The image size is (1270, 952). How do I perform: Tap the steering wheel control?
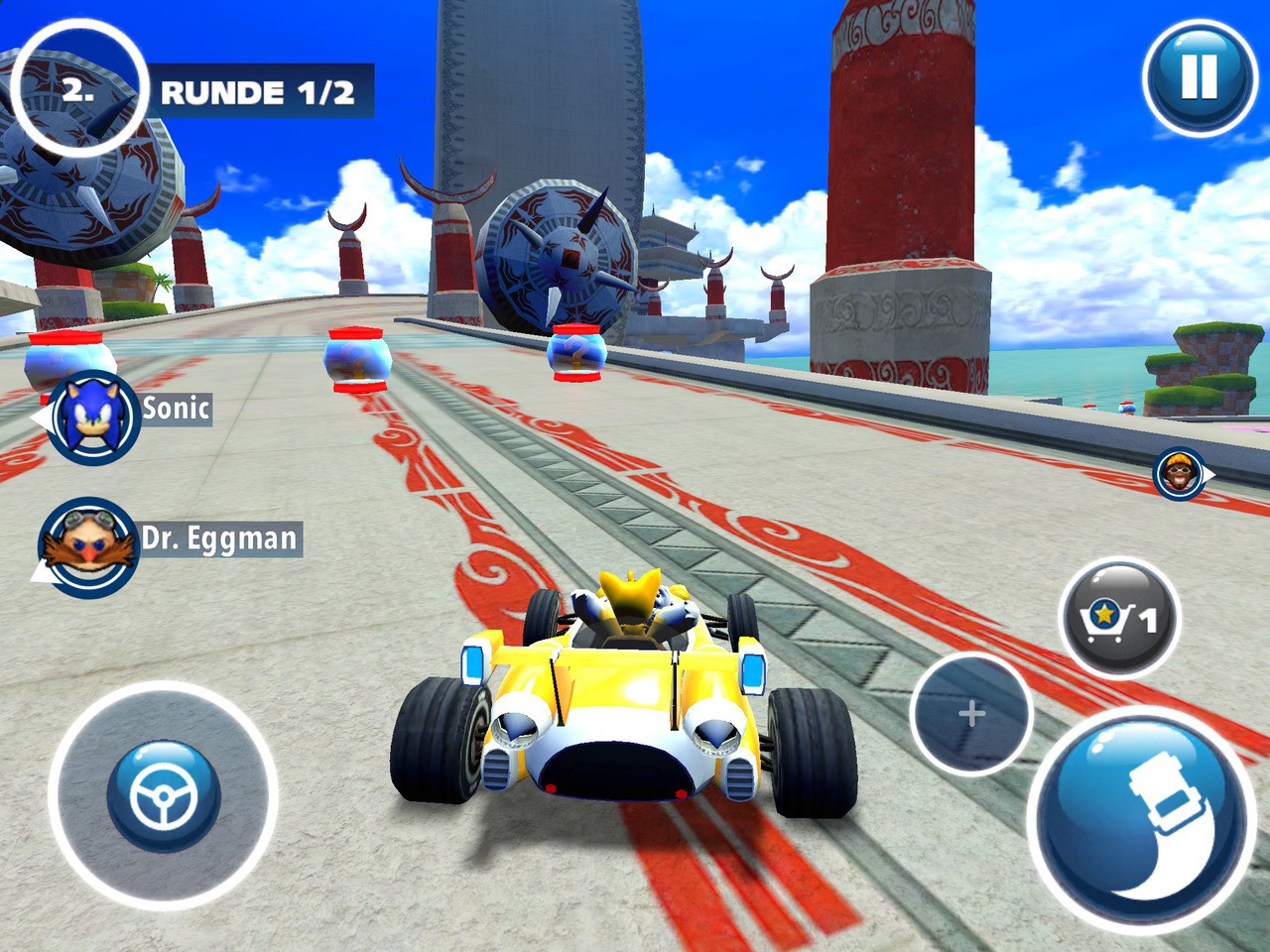[x=162, y=796]
